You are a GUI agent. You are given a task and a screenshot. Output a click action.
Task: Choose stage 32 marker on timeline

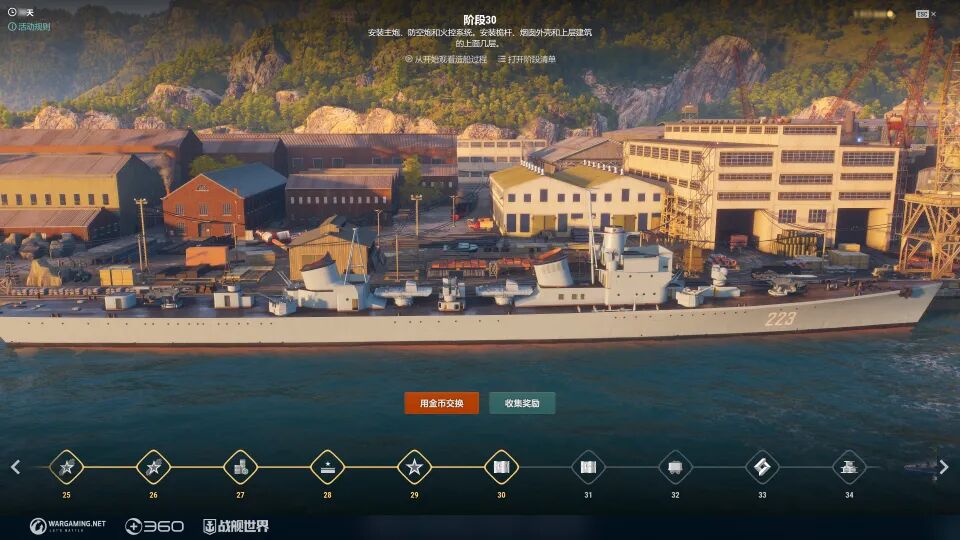pyautogui.click(x=675, y=467)
